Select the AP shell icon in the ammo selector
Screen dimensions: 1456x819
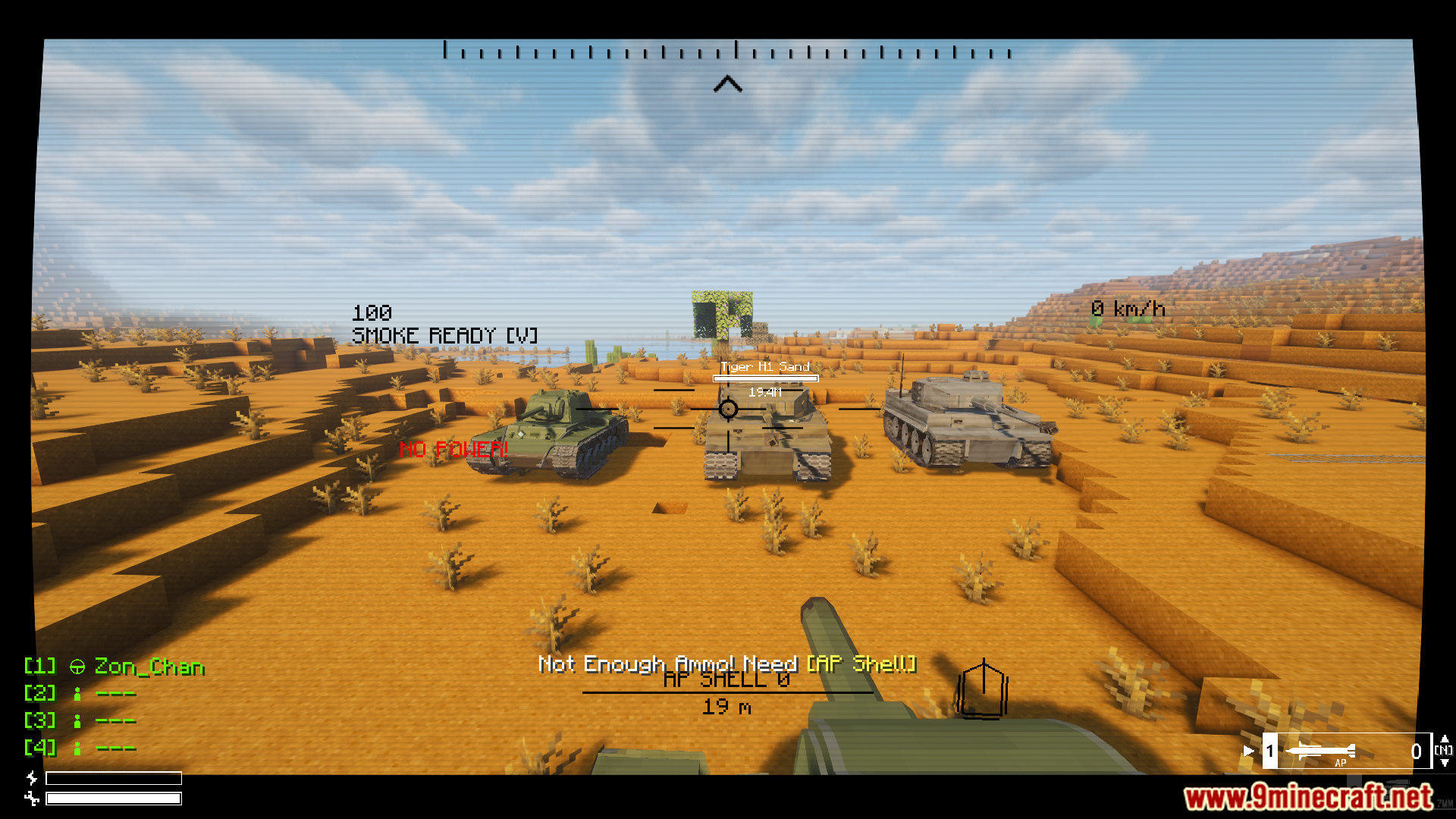[x=1321, y=751]
